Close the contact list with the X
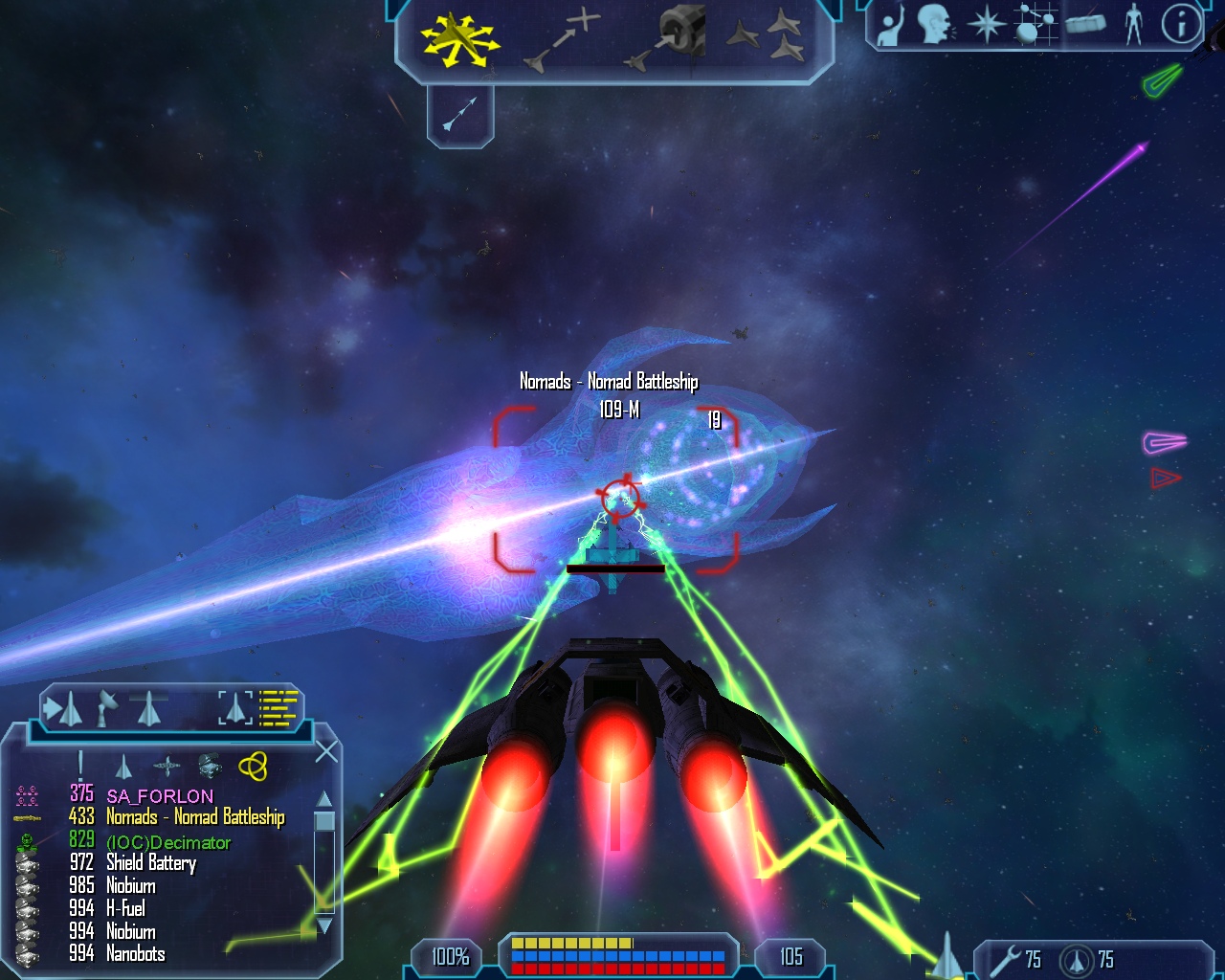 (326, 752)
